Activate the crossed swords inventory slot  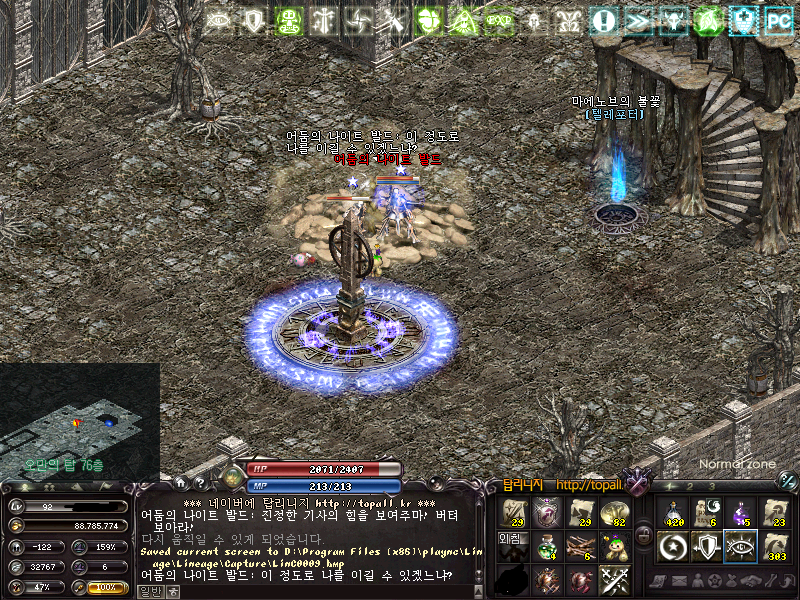613,578
